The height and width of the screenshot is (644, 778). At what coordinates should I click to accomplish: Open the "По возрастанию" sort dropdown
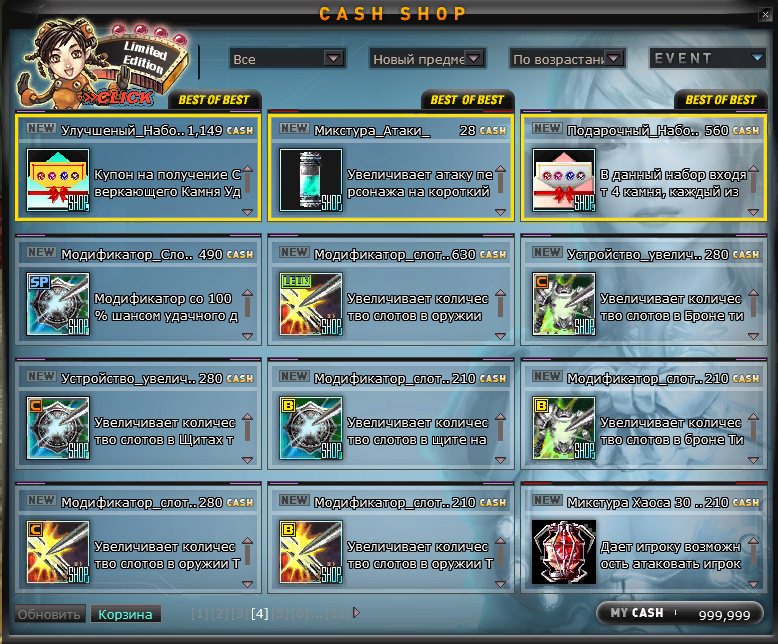(x=567, y=59)
